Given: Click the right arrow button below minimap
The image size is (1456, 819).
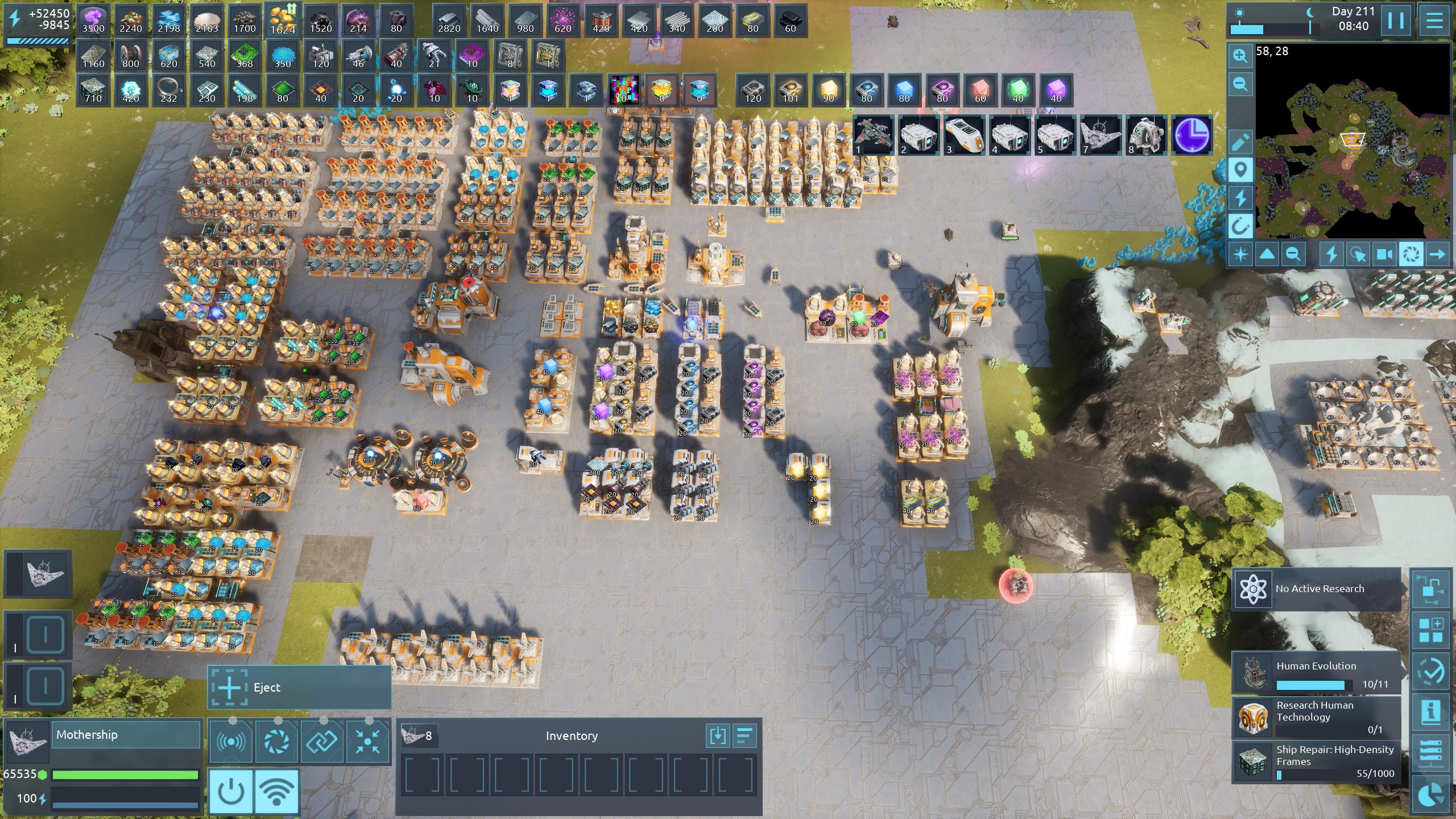Looking at the screenshot, I should [x=1437, y=254].
